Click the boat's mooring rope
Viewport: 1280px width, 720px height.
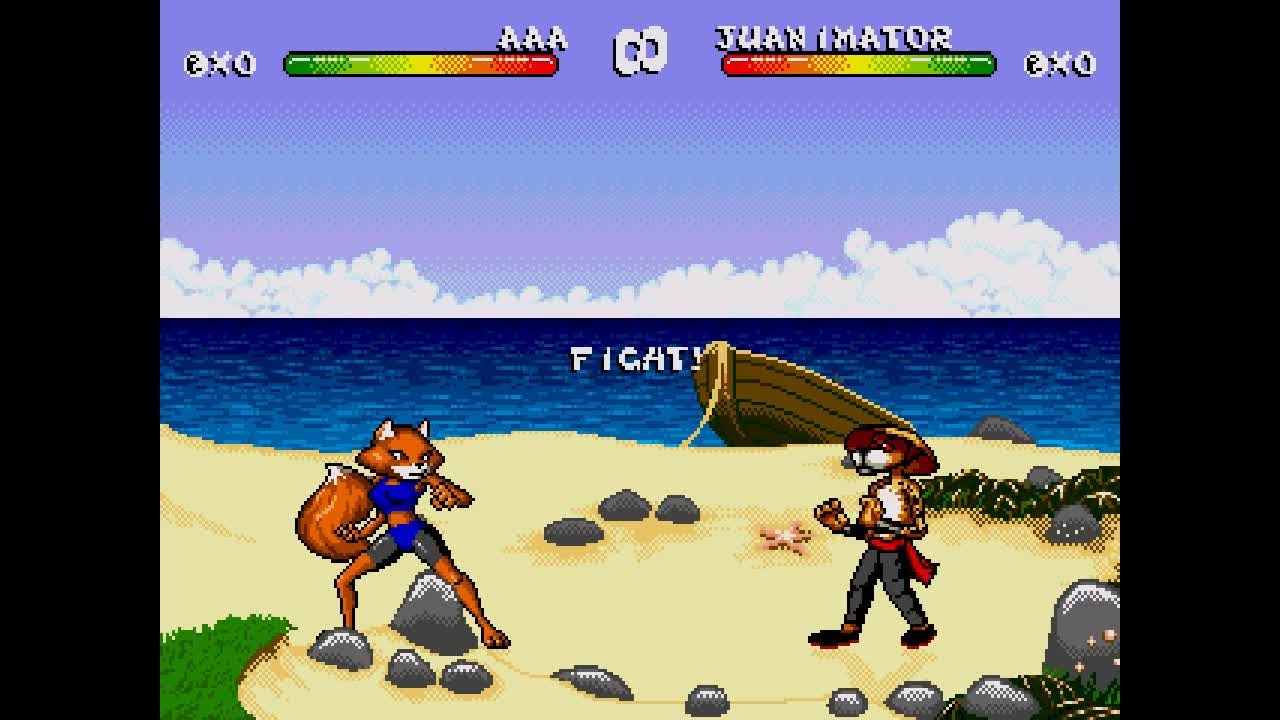pyautogui.click(x=695, y=430)
